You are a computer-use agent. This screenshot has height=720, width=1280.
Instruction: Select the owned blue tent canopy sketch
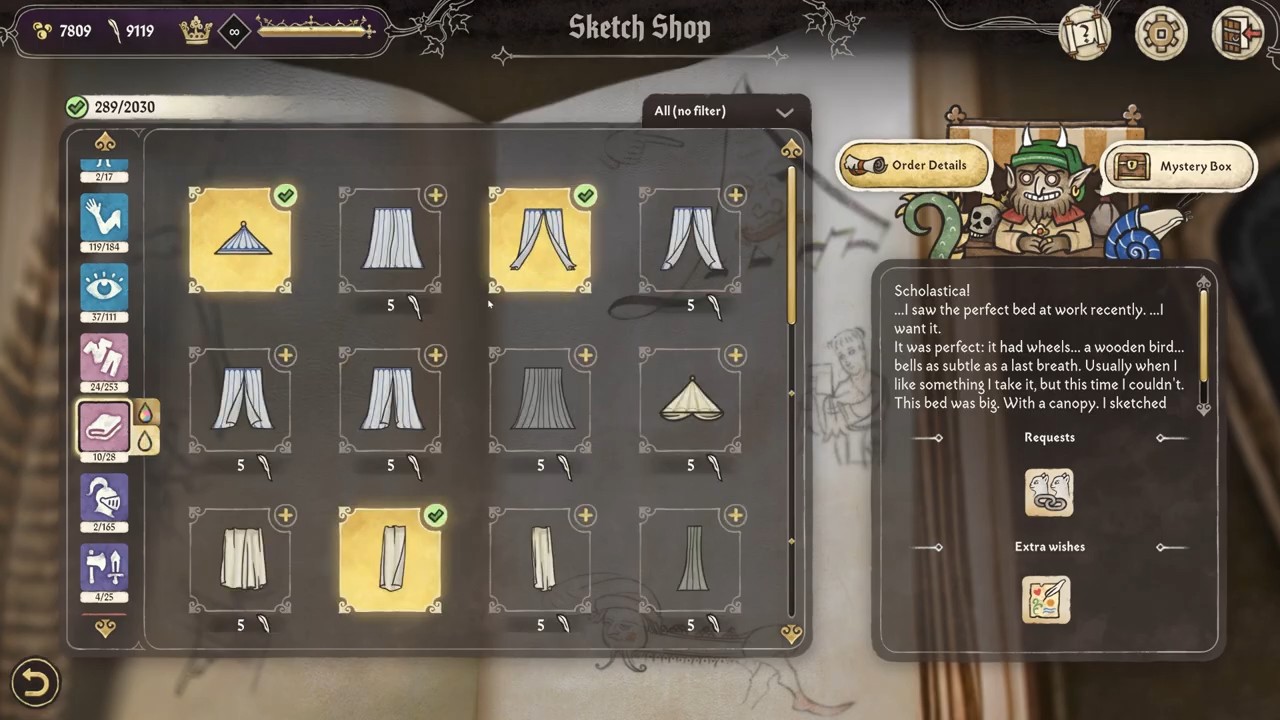[240, 240]
